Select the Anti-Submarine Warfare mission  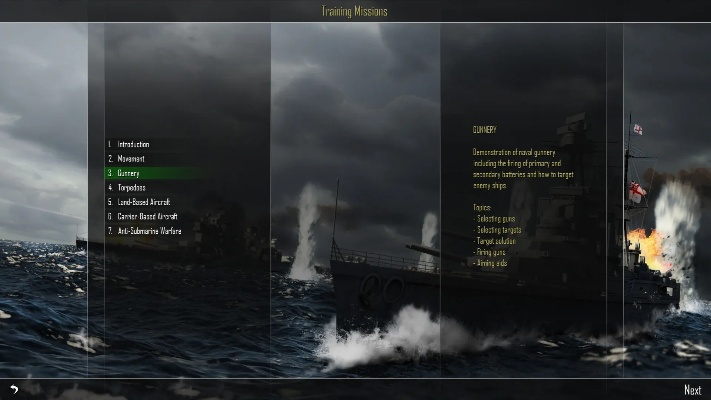[149, 231]
